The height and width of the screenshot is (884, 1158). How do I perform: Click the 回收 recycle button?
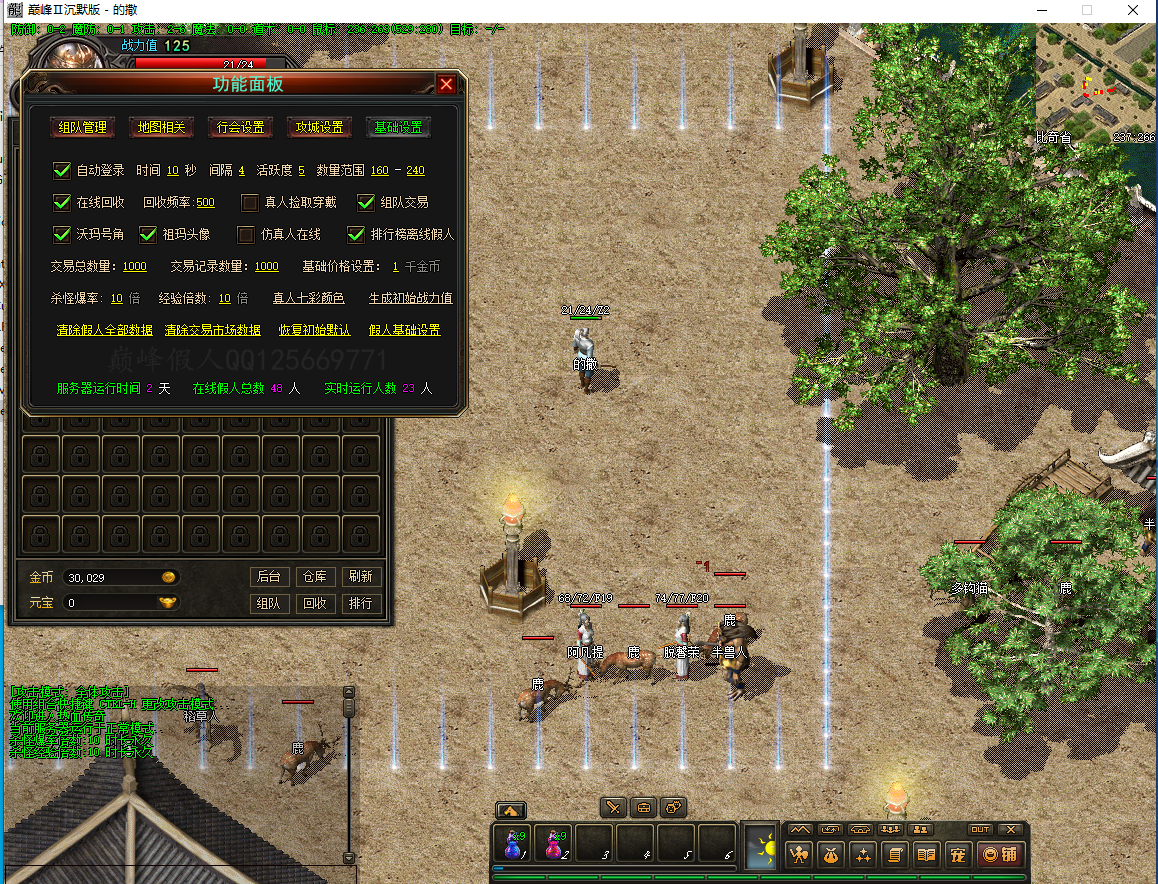click(x=315, y=603)
